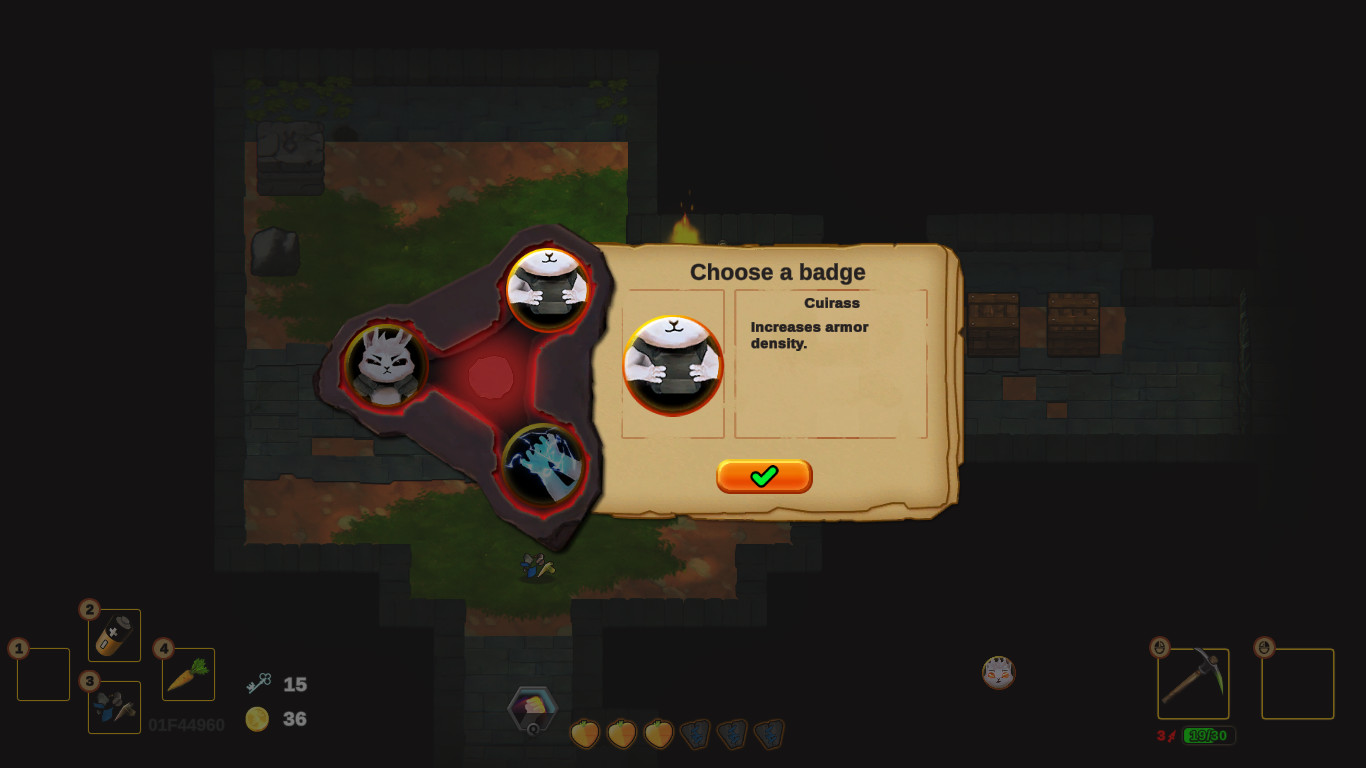
Task: Click the battery item in slot 2
Action: pyautogui.click(x=113, y=634)
